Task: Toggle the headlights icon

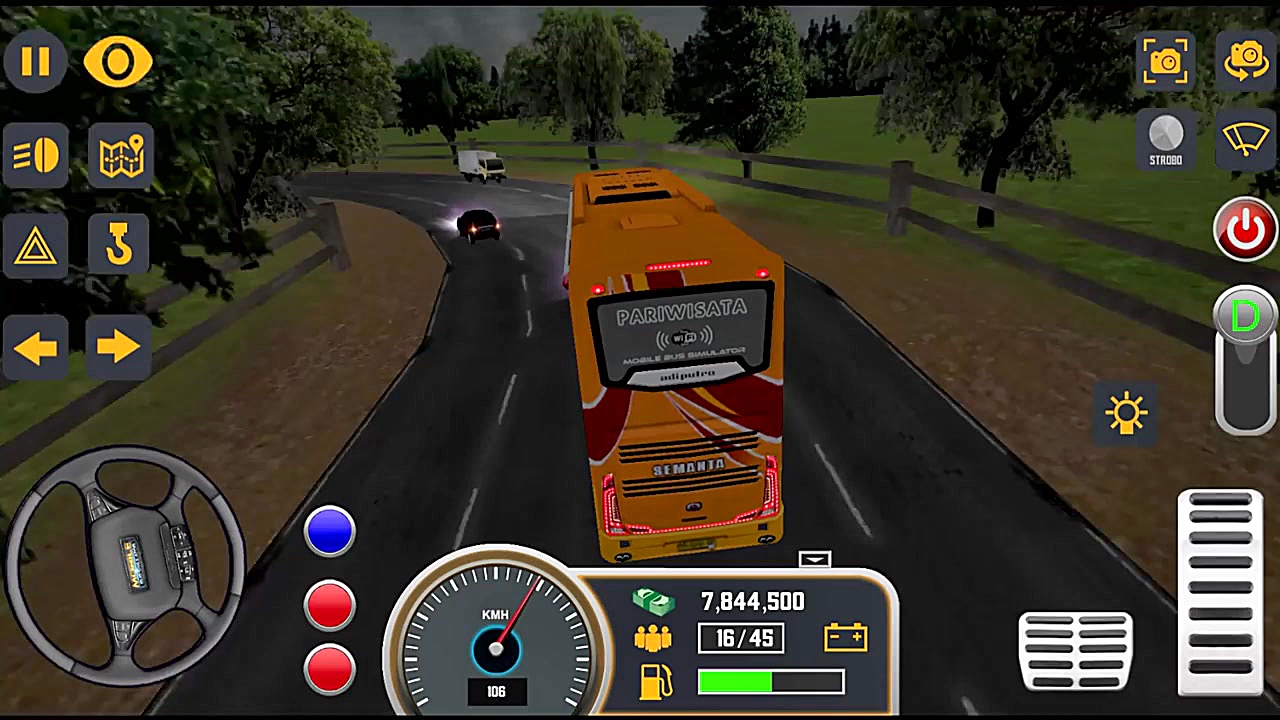Action: pyautogui.click(x=36, y=153)
